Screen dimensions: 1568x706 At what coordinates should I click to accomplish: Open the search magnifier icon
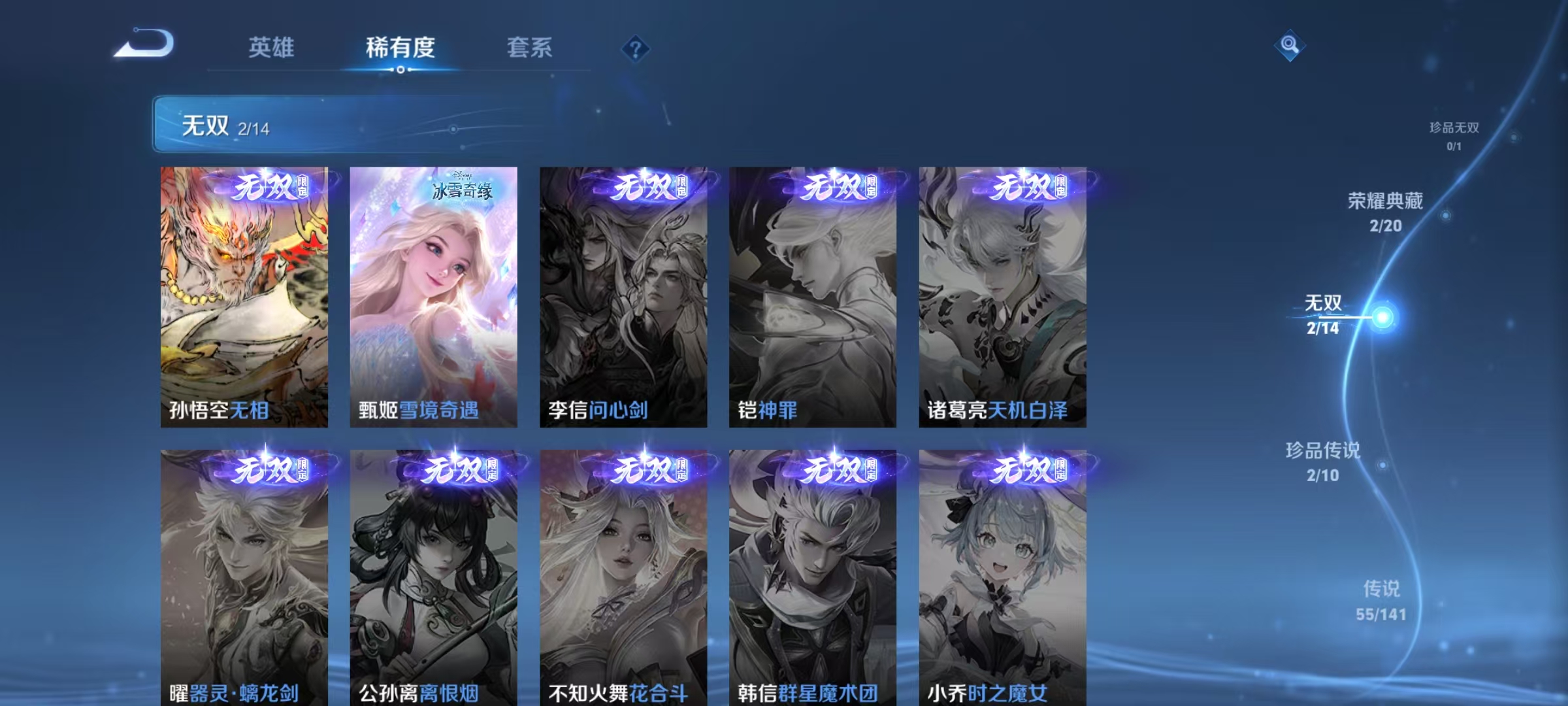1289,46
